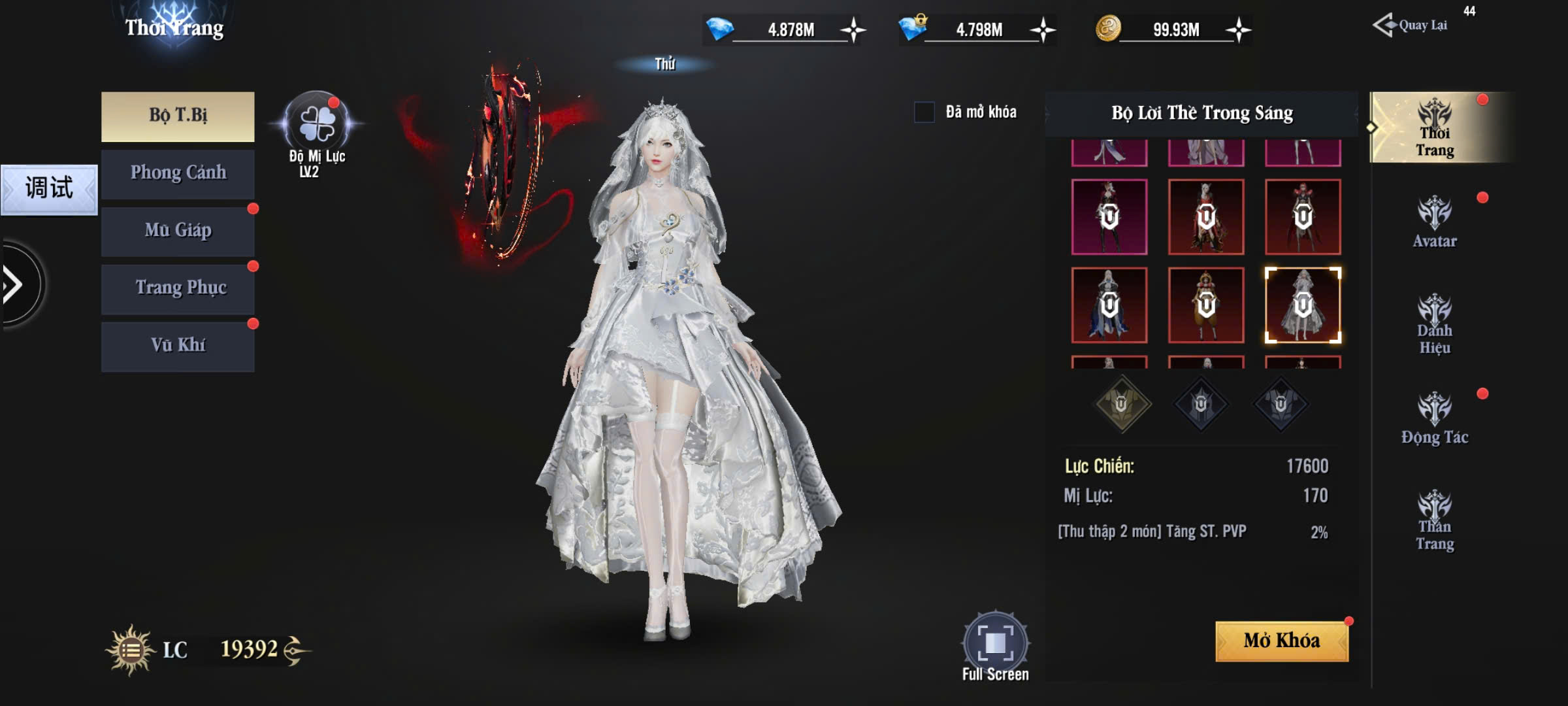Image resolution: width=1568 pixels, height=706 pixels.
Task: Toggle the Đã mở khóa checkbox
Action: [924, 112]
